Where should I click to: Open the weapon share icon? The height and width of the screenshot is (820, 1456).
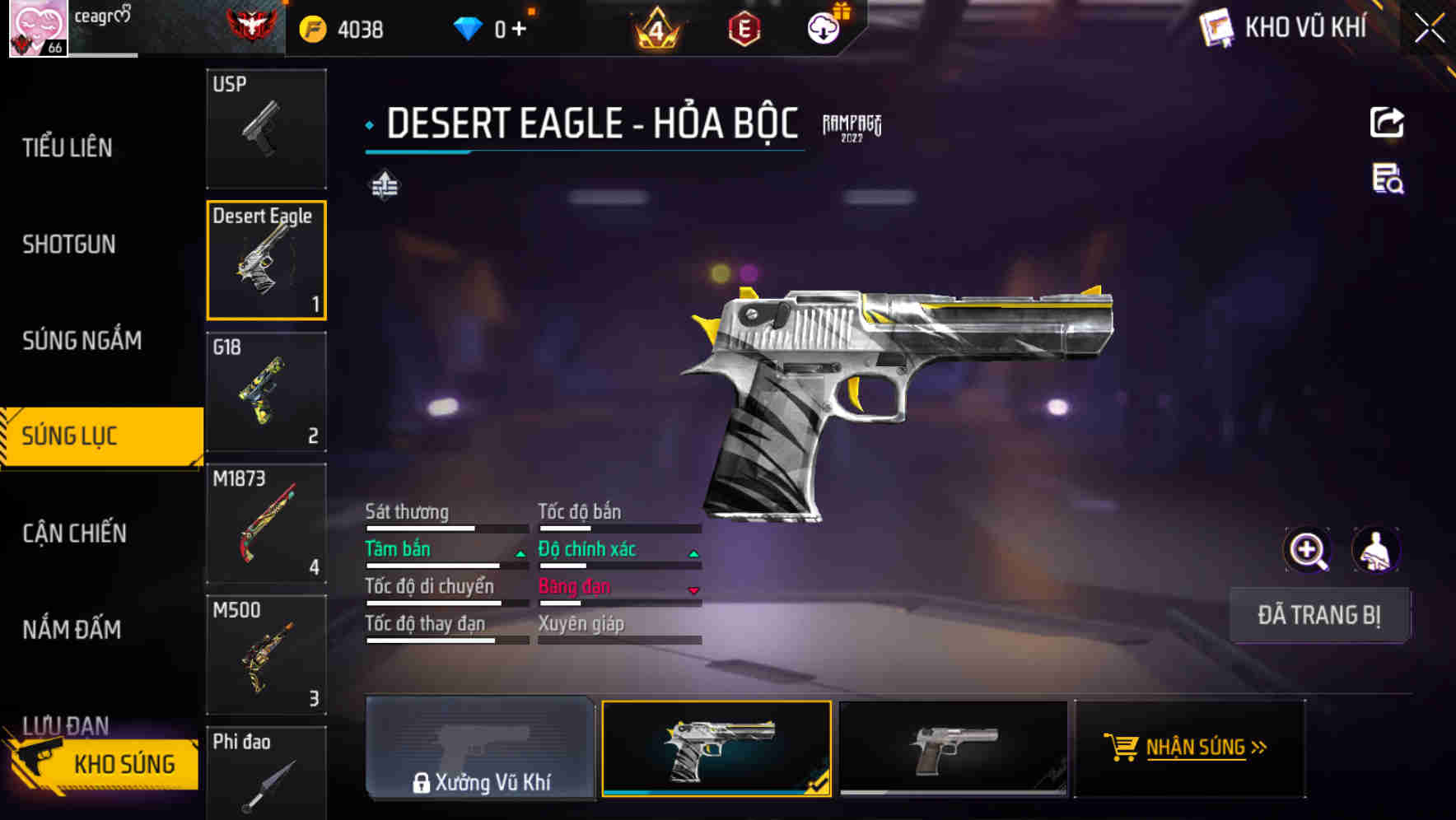[1387, 122]
